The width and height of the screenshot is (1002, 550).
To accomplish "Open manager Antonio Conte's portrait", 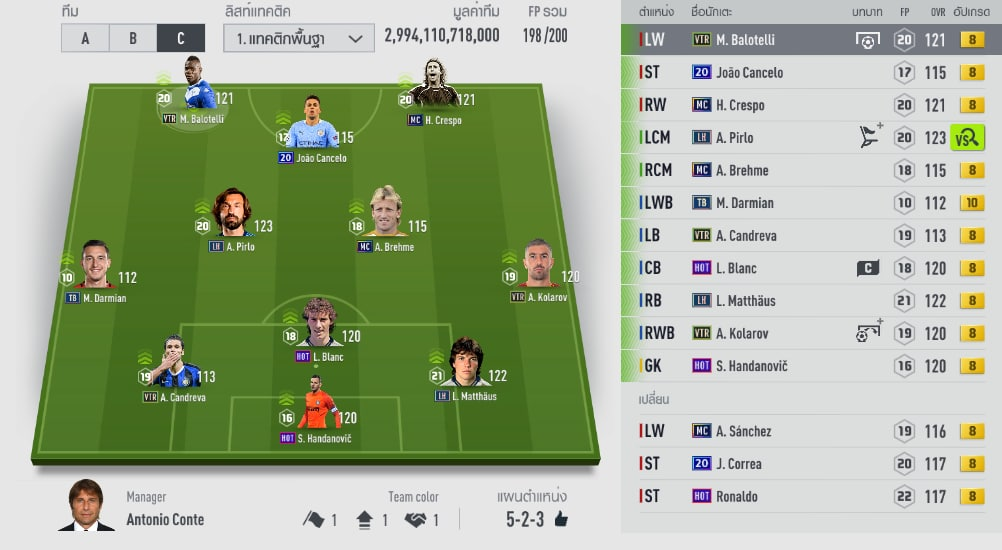I will [x=85, y=506].
